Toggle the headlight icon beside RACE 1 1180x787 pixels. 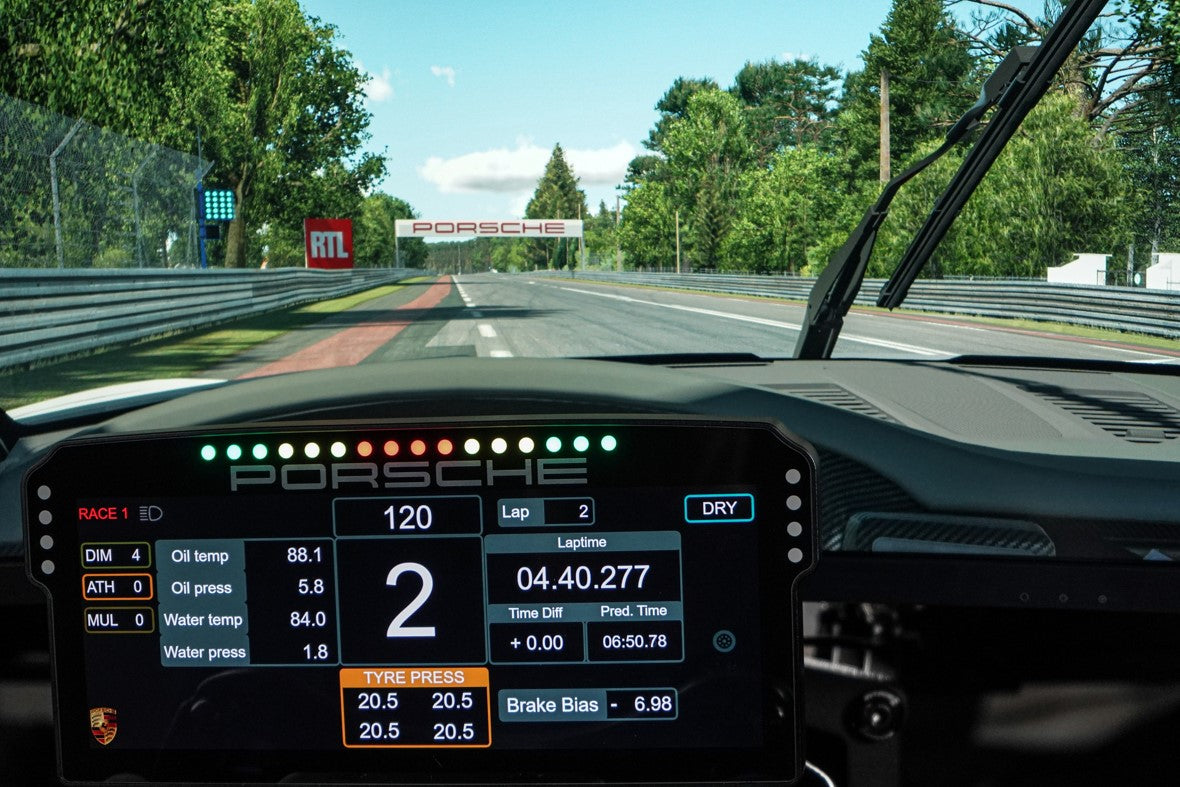click(151, 514)
